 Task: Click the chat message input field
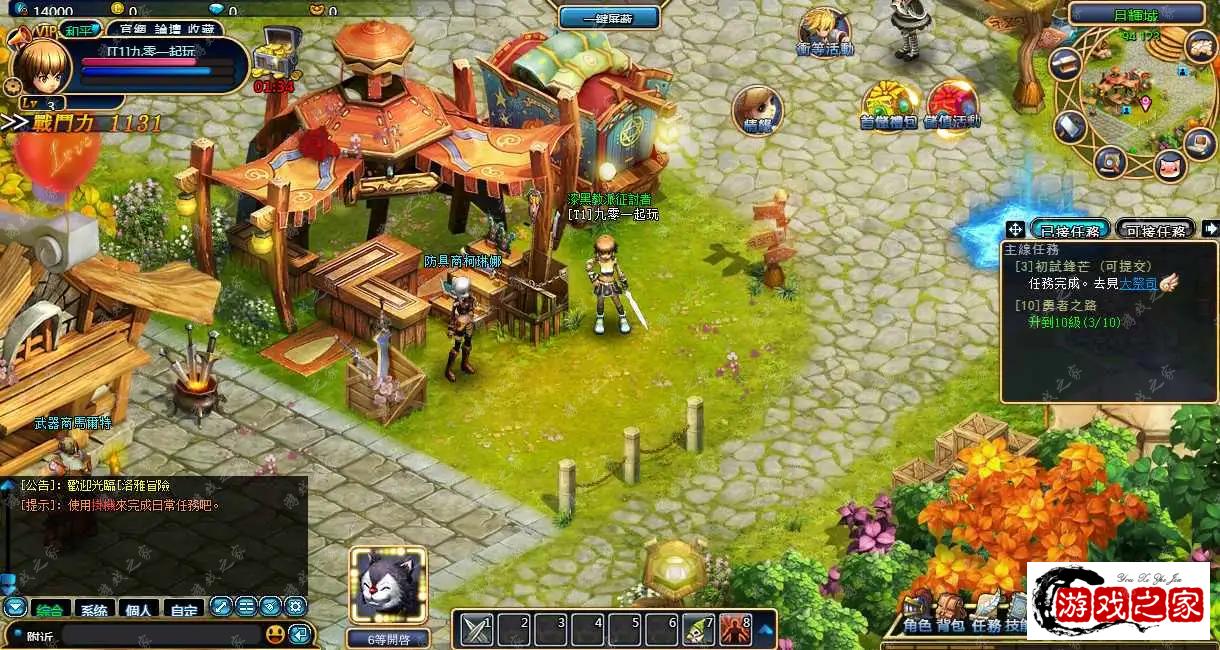click(x=160, y=634)
